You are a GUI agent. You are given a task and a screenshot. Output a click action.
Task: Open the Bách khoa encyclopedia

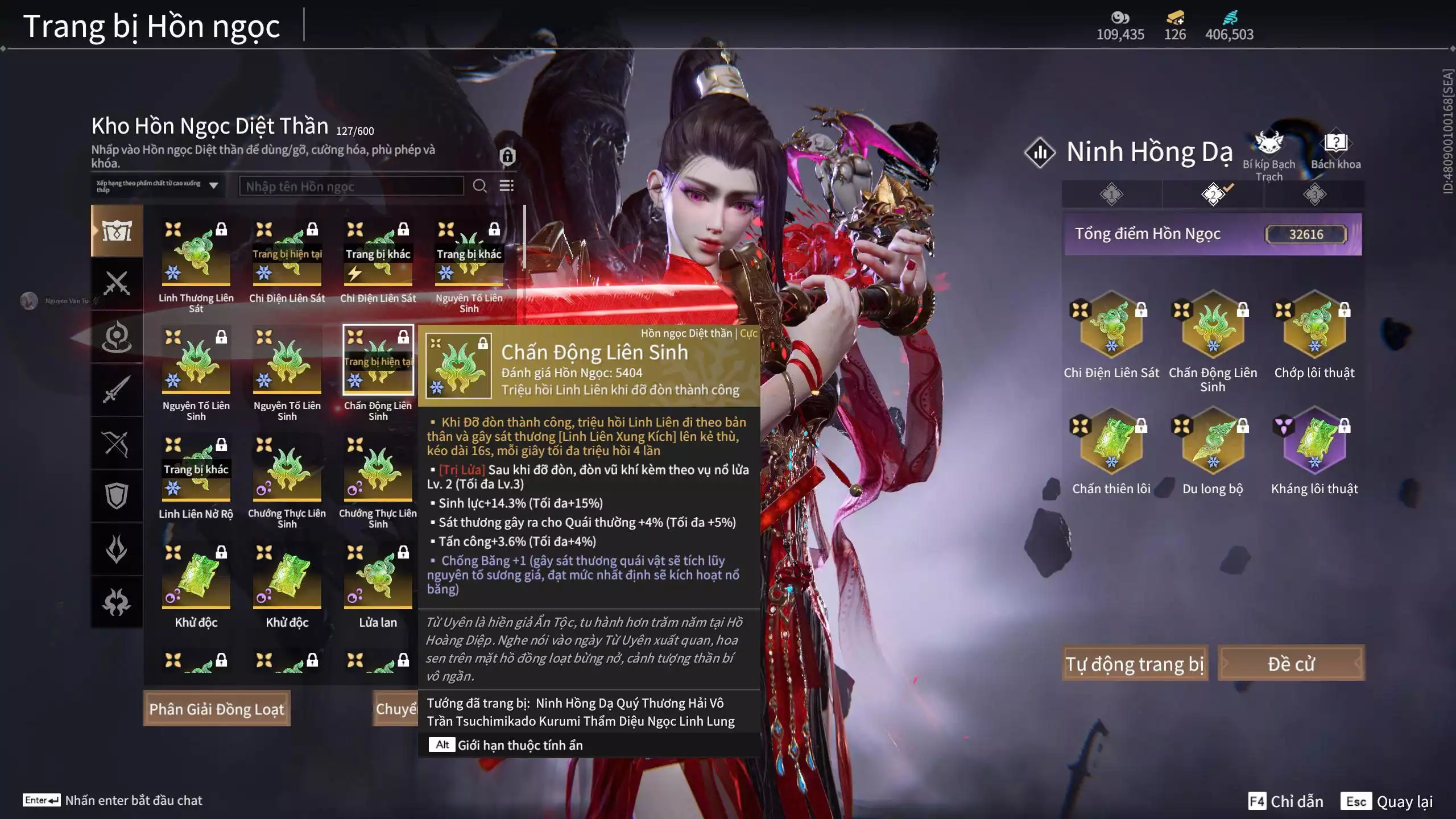click(x=1335, y=148)
